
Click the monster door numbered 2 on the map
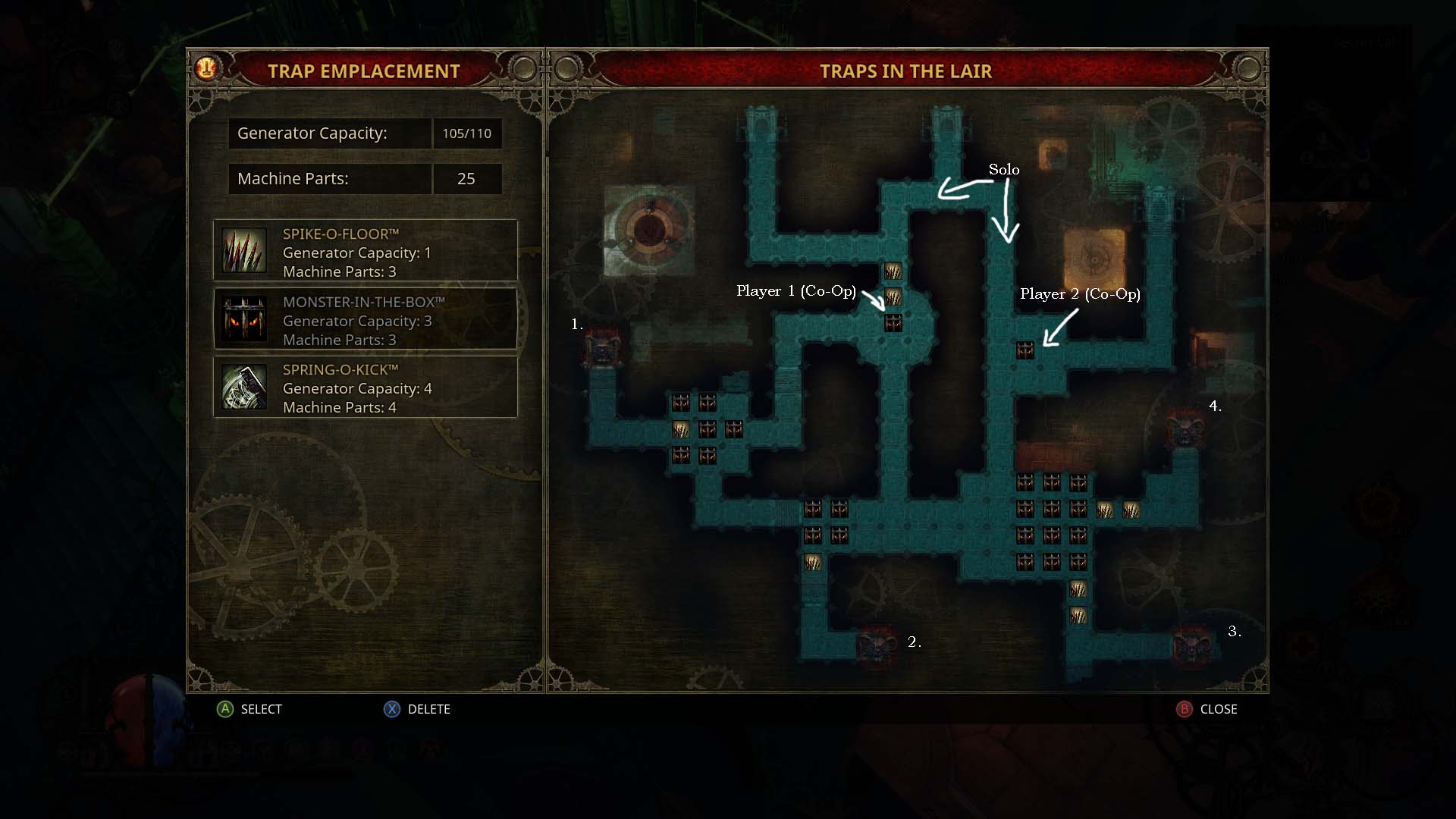click(877, 645)
